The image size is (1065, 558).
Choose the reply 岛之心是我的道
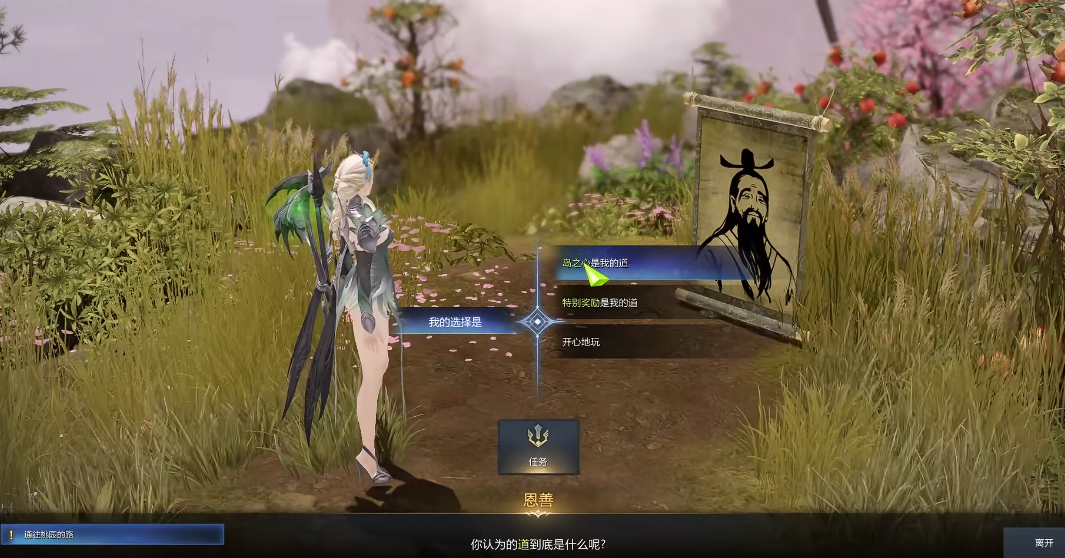640,263
